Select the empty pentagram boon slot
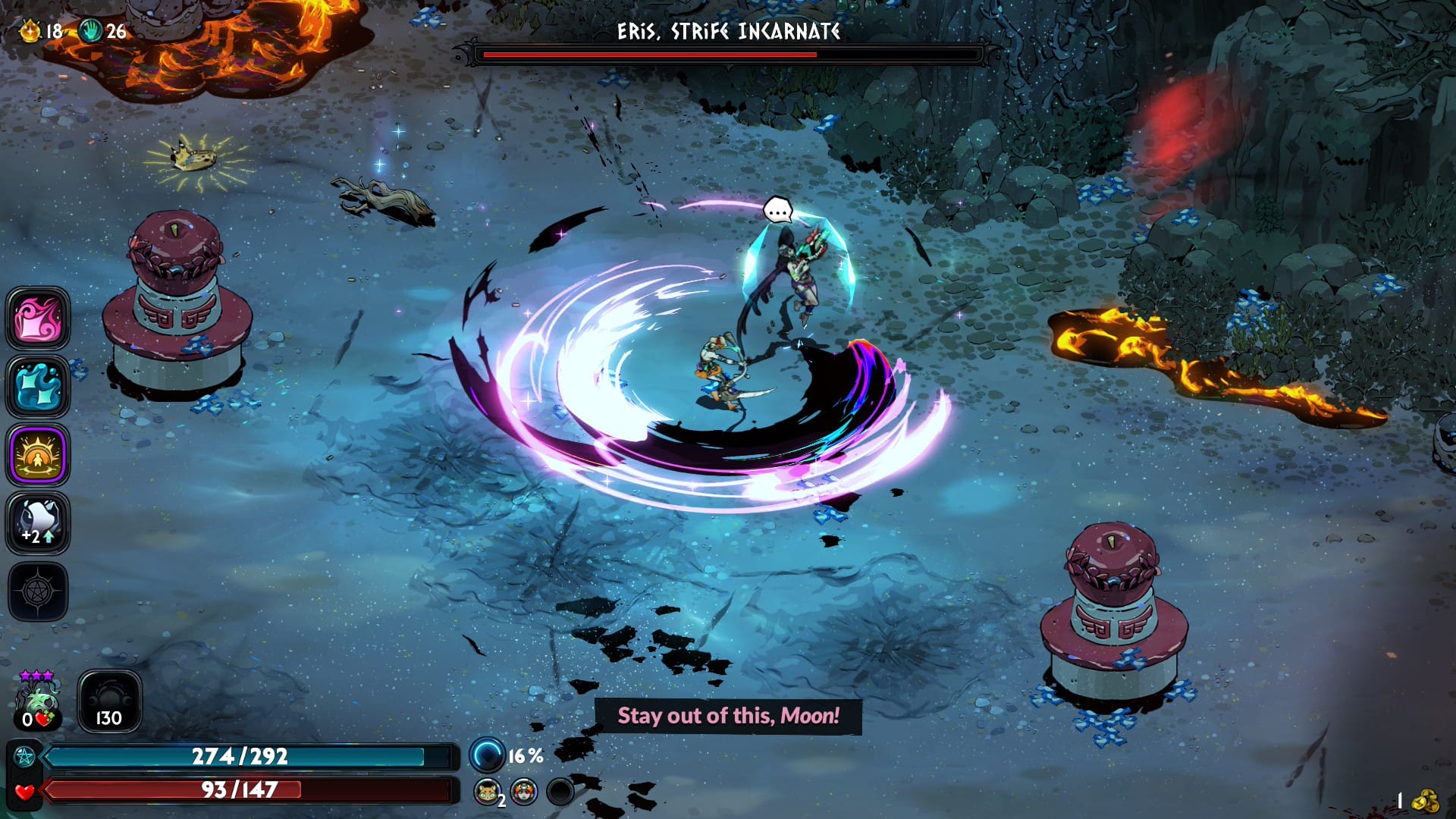The image size is (1456, 819). pyautogui.click(x=38, y=591)
